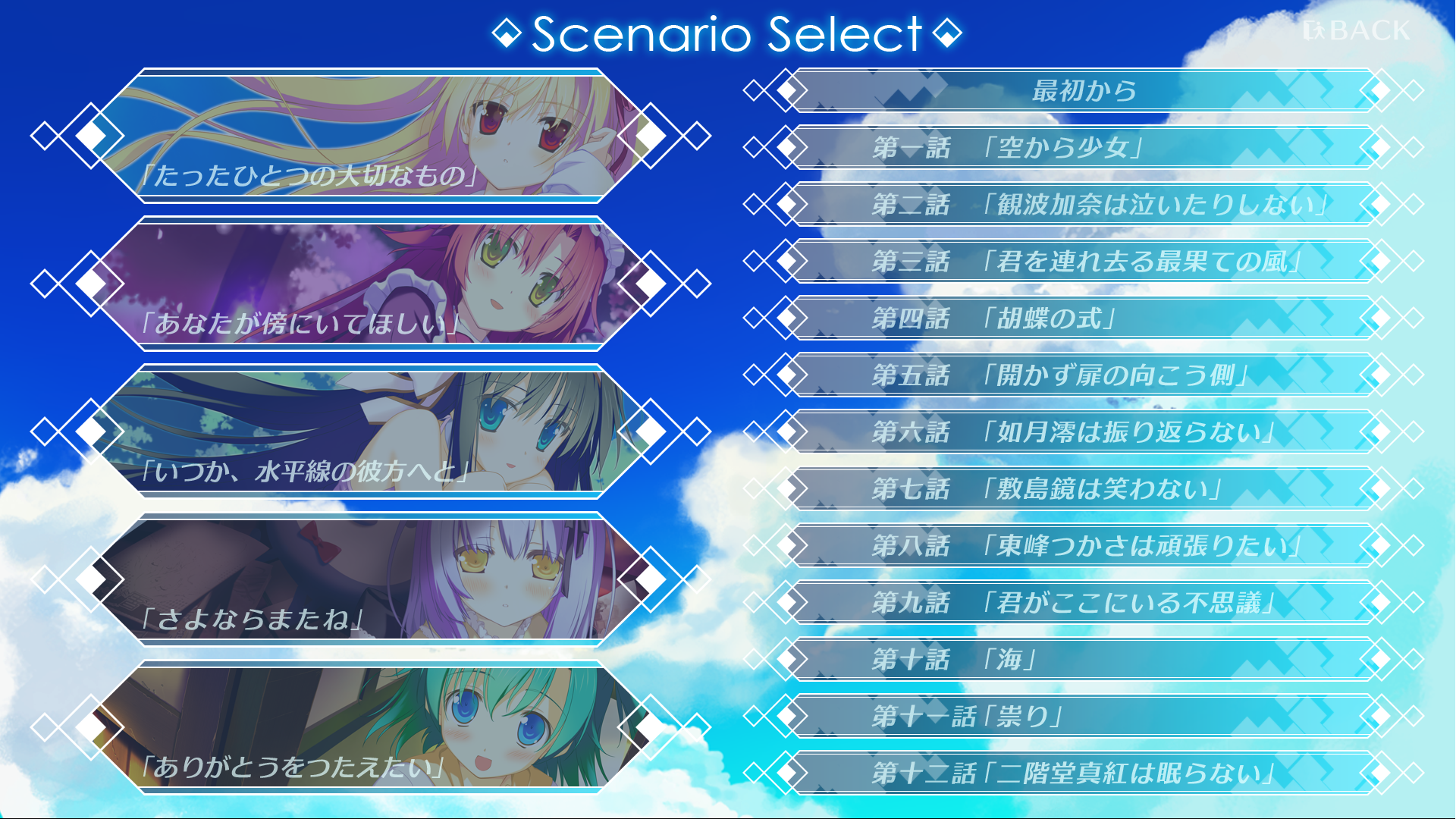Open 第九話「君がここにいる不思議」

pyautogui.click(x=1083, y=603)
